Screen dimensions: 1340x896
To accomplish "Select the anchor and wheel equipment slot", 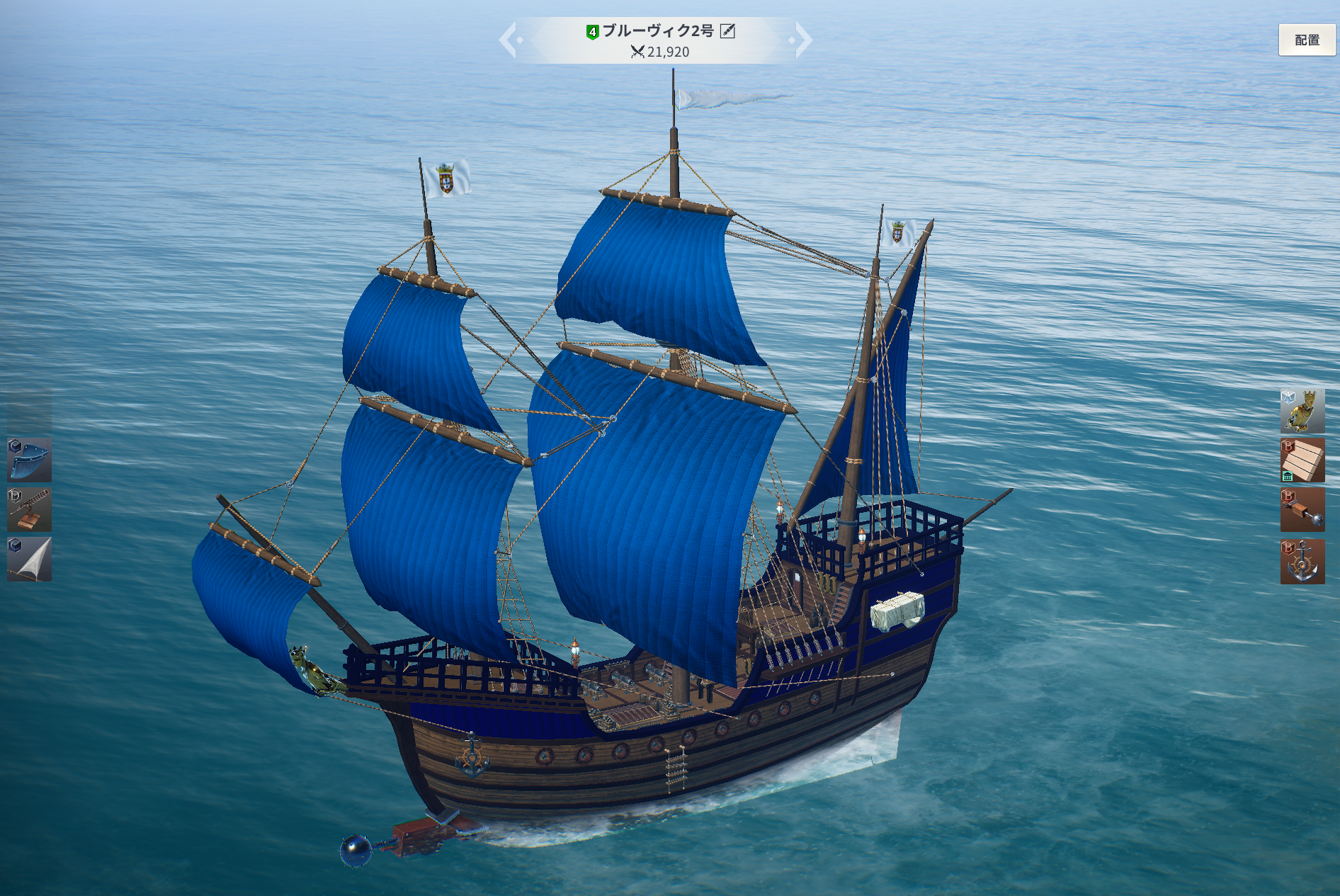I will click(x=1302, y=561).
